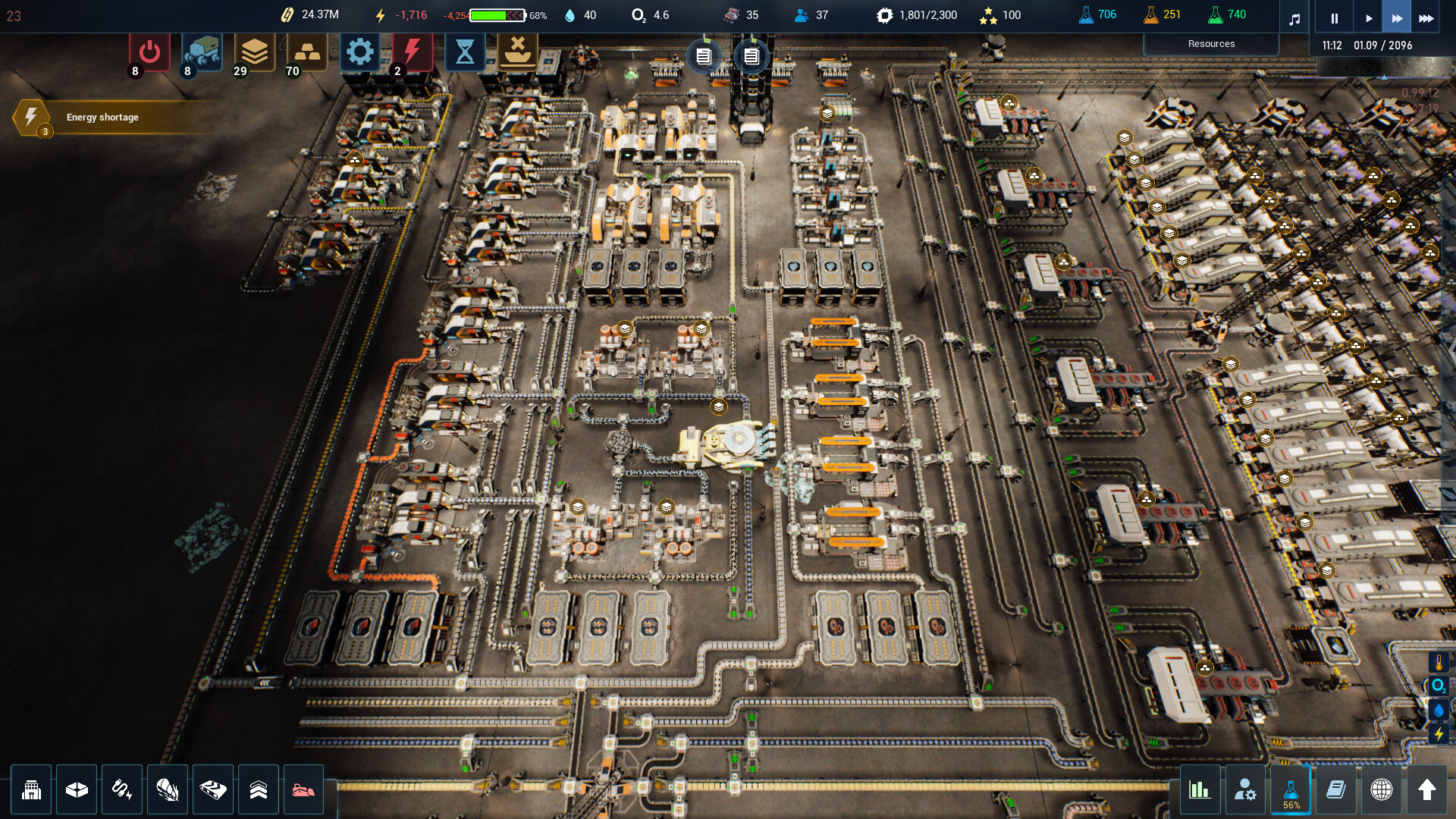Click the red power-off alert icon
This screenshot has height=819, width=1456.
[x=149, y=52]
